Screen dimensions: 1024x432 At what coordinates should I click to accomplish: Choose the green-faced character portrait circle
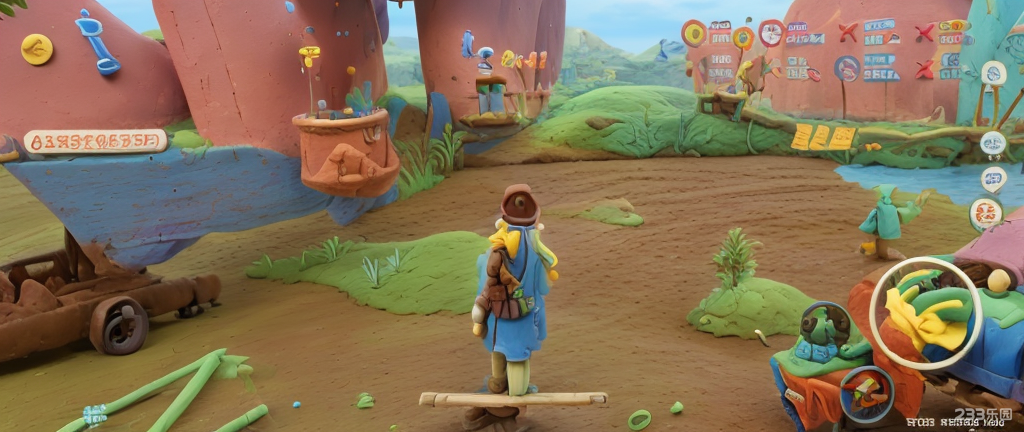pyautogui.click(x=825, y=327)
